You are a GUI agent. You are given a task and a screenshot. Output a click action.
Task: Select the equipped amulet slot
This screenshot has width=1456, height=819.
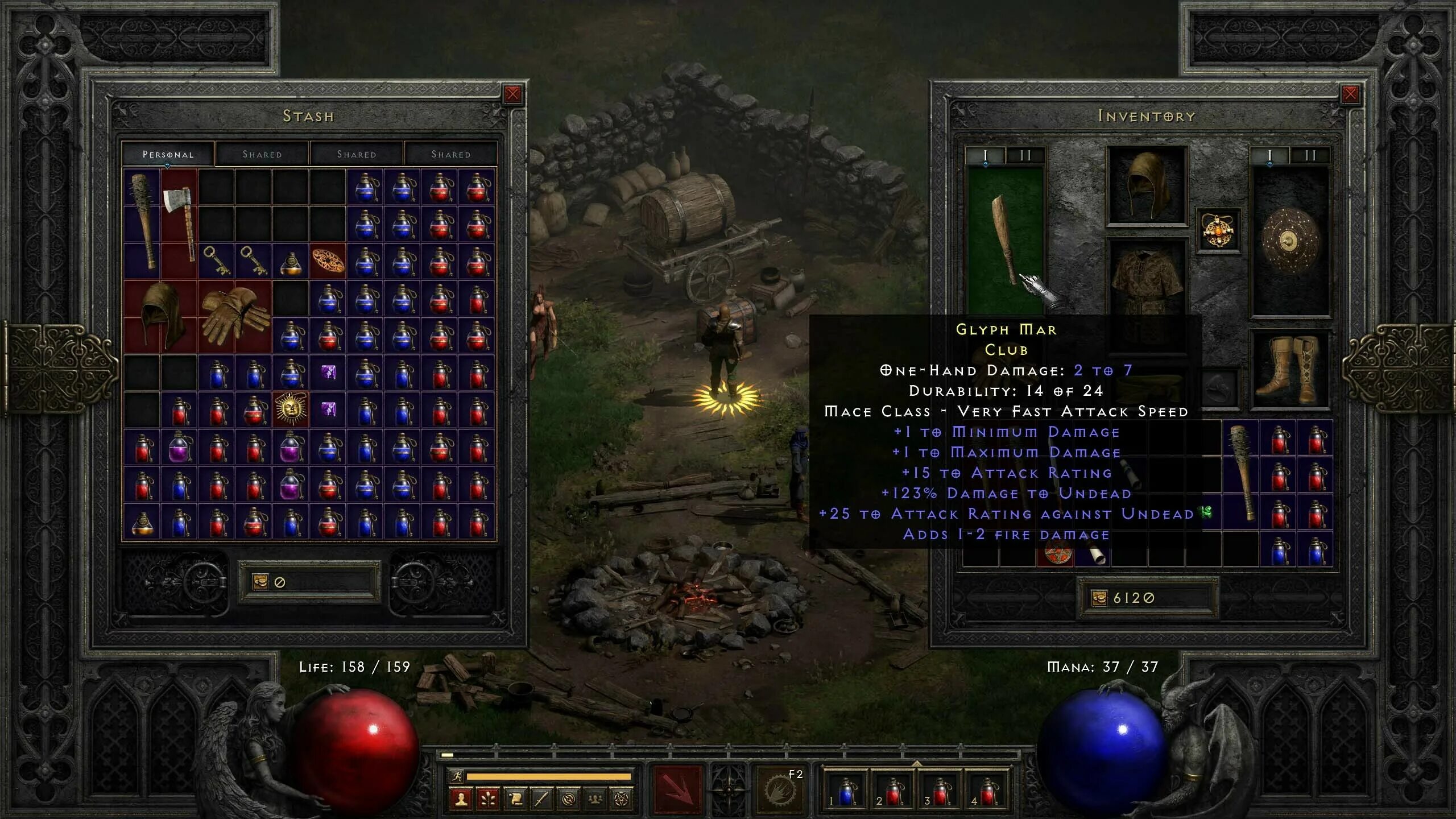click(x=1218, y=230)
